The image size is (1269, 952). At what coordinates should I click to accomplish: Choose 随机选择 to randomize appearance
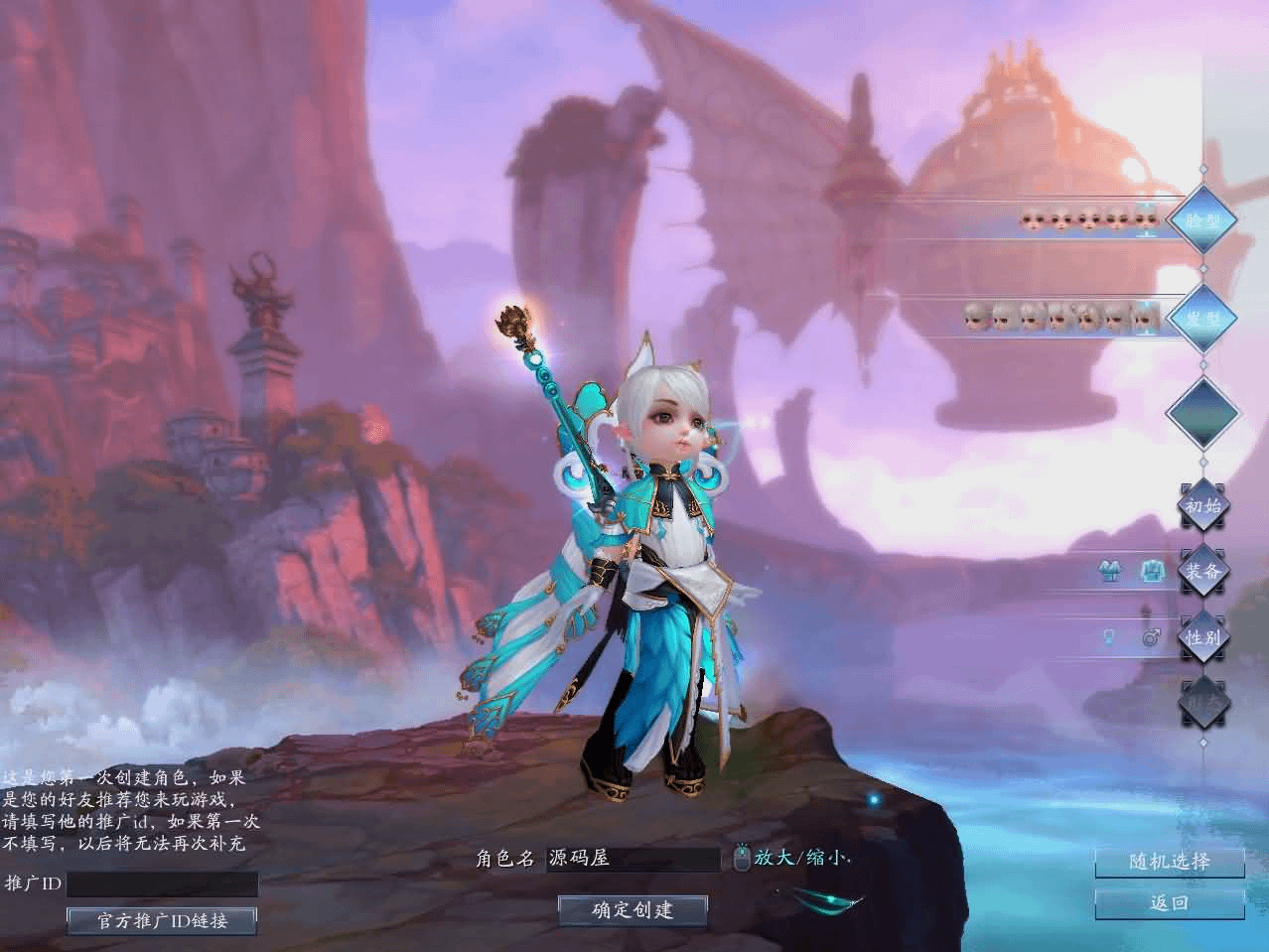pyautogui.click(x=1169, y=862)
